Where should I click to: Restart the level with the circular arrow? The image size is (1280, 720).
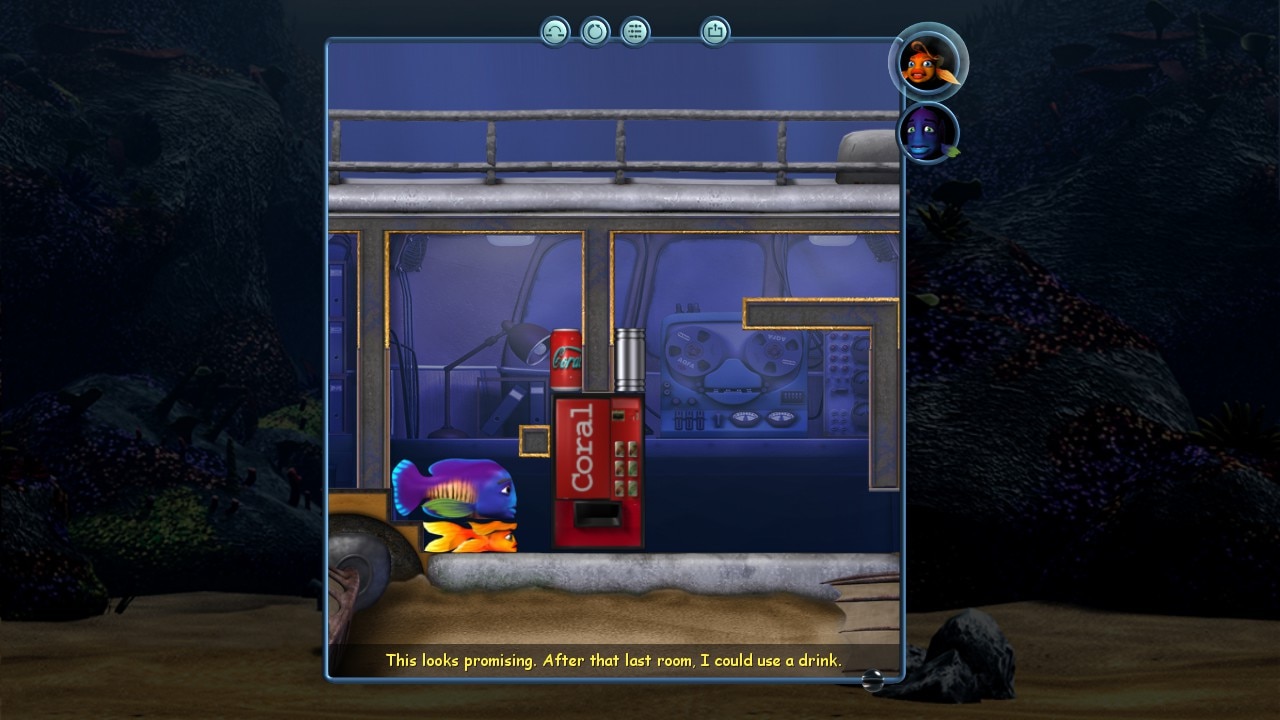click(x=595, y=32)
